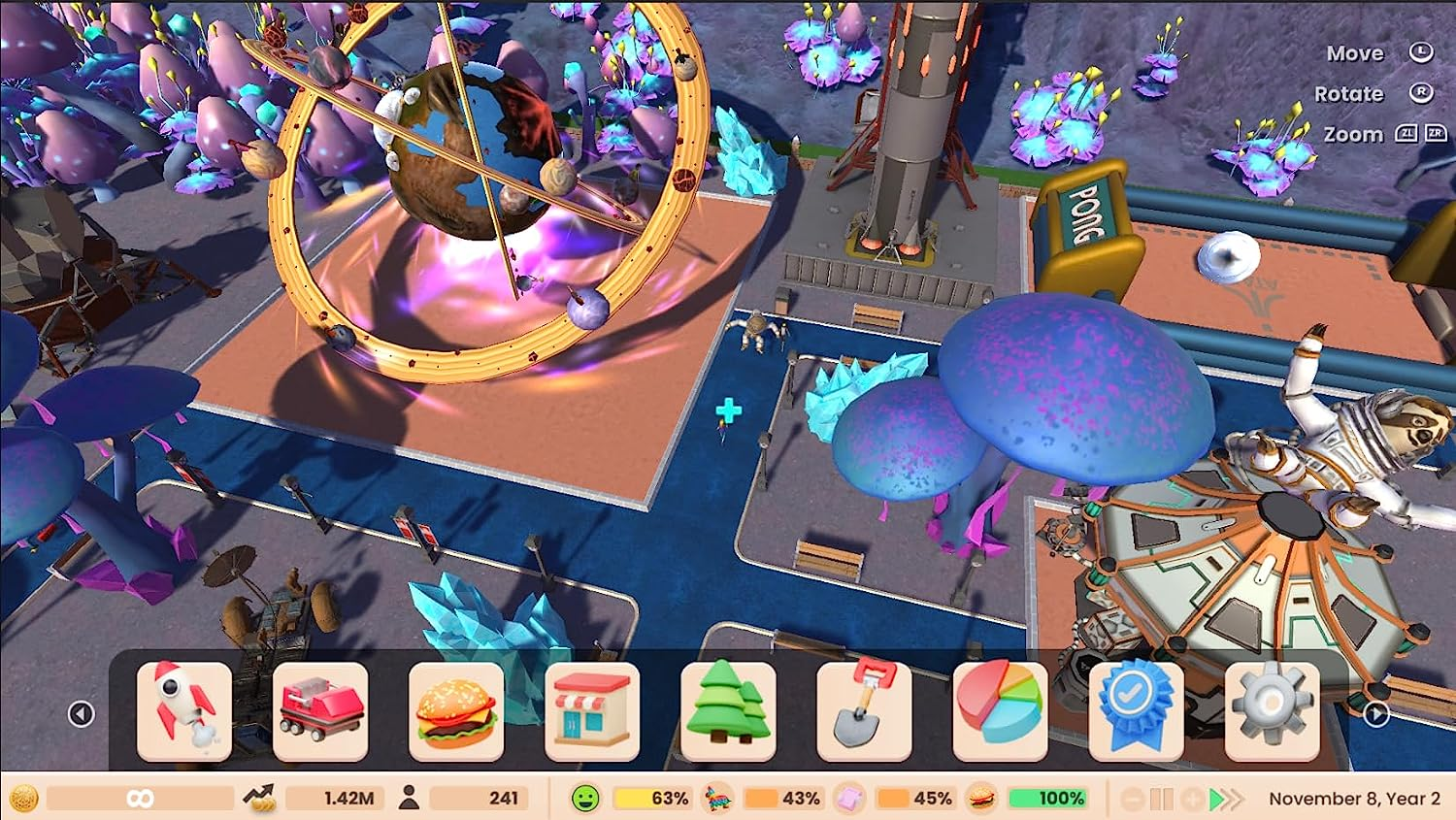Pause the game simulation

pyautogui.click(x=1161, y=798)
